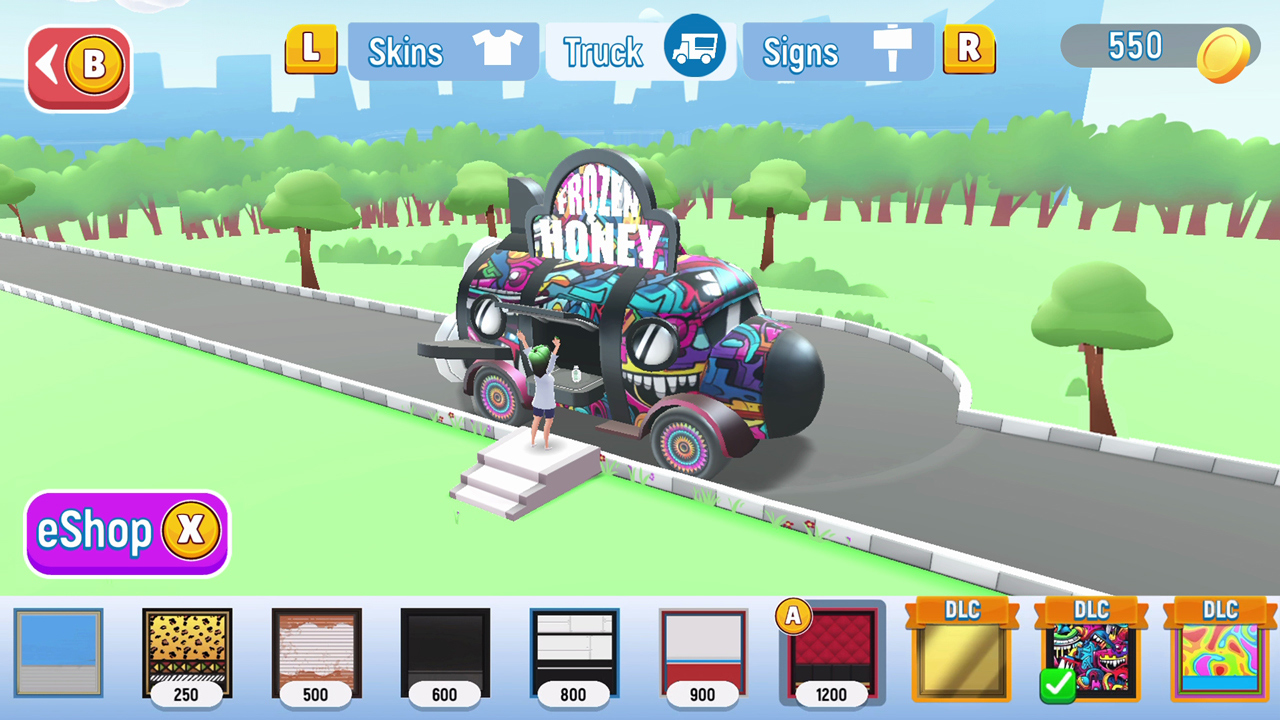
Task: Choose the black truck skin priced 600
Action: 445,650
